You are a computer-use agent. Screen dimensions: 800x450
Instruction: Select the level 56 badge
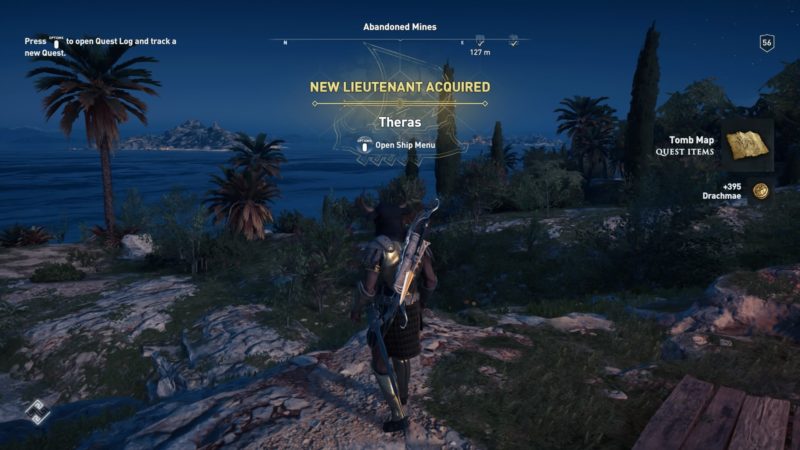(767, 43)
